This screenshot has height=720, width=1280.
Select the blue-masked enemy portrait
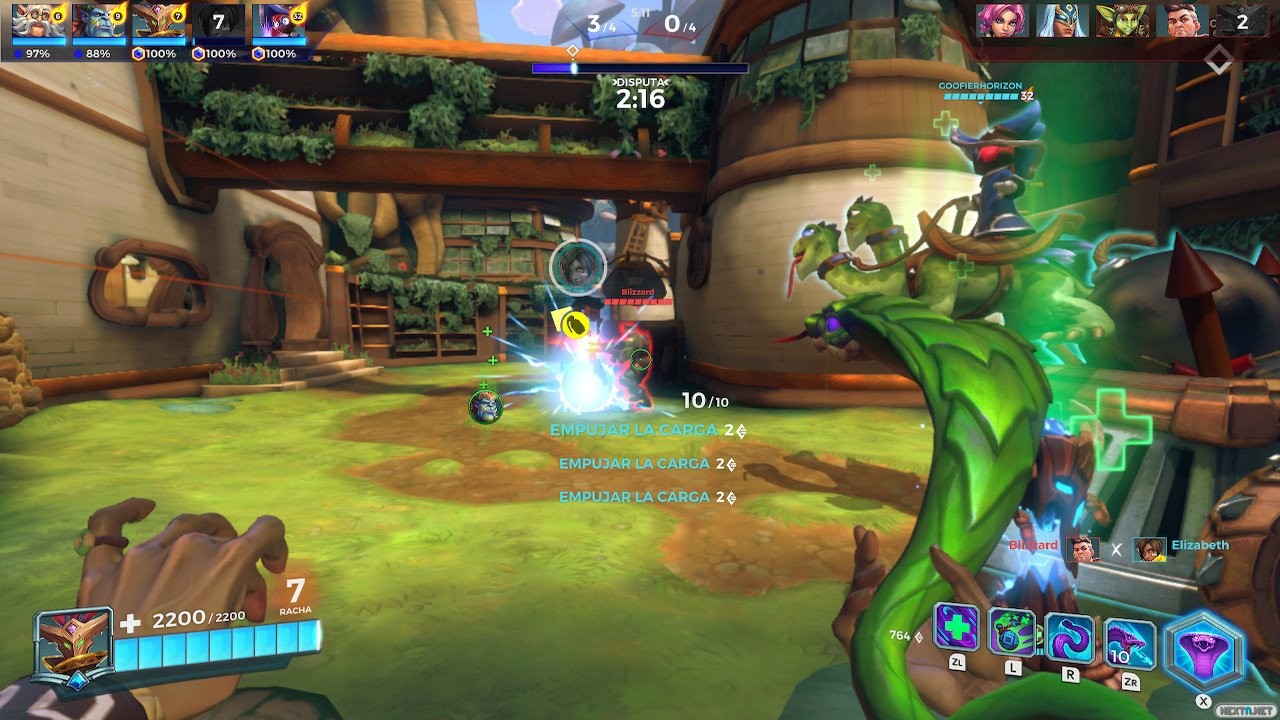tap(1061, 20)
